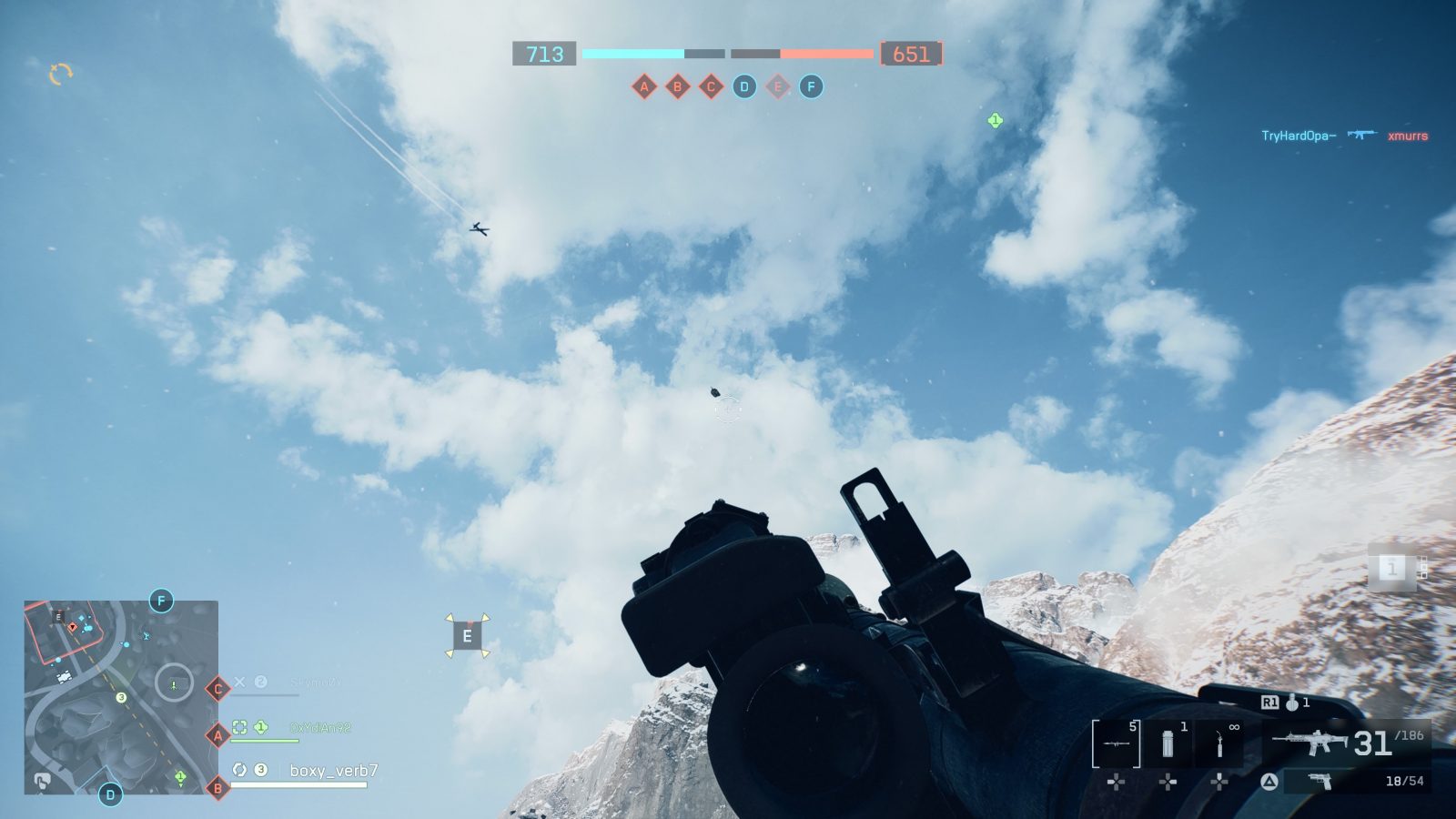
Task: Click the TryHardOpa- kill feed entry
Action: tap(1298, 136)
